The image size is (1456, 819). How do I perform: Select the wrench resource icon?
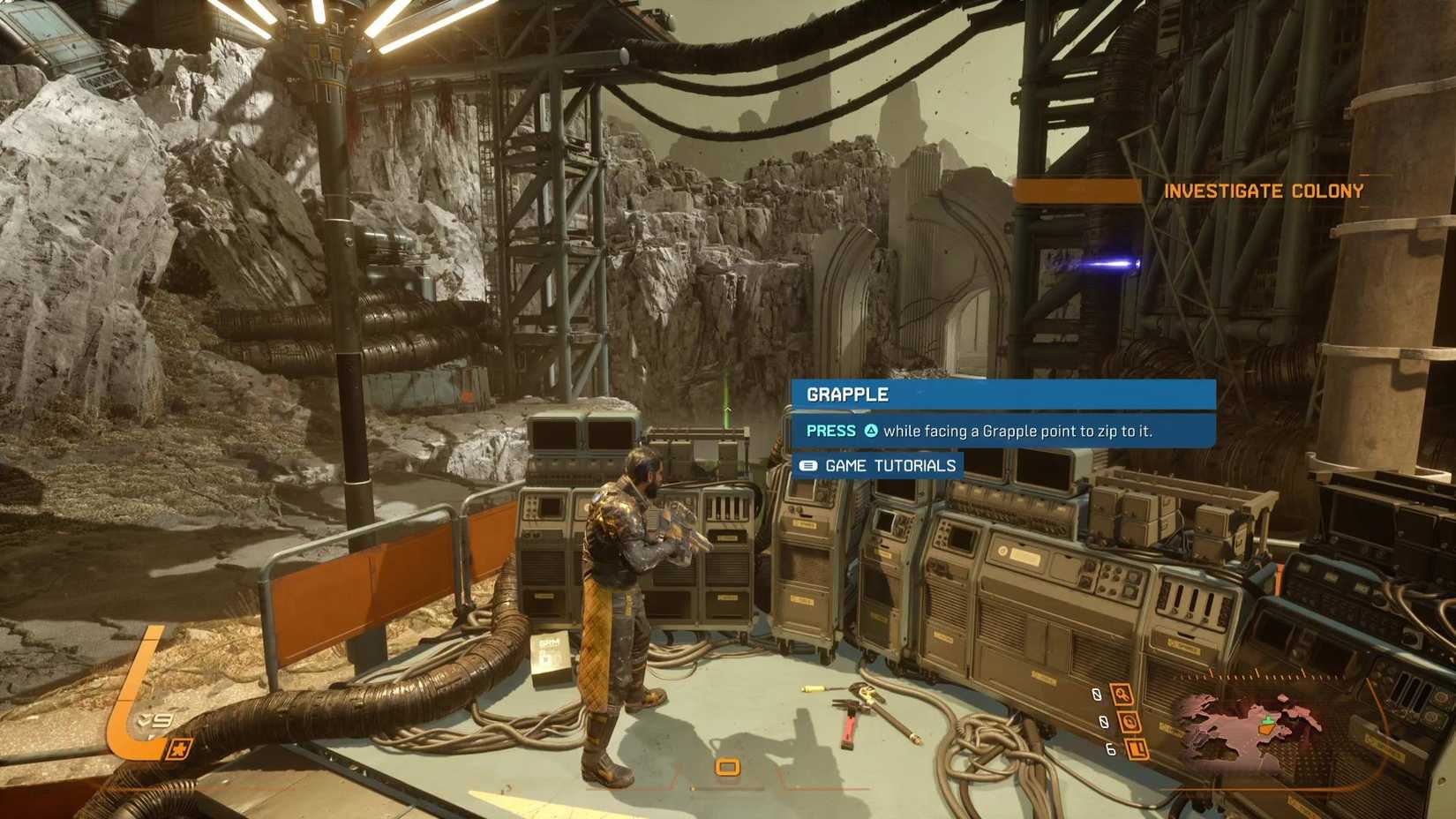click(1122, 695)
